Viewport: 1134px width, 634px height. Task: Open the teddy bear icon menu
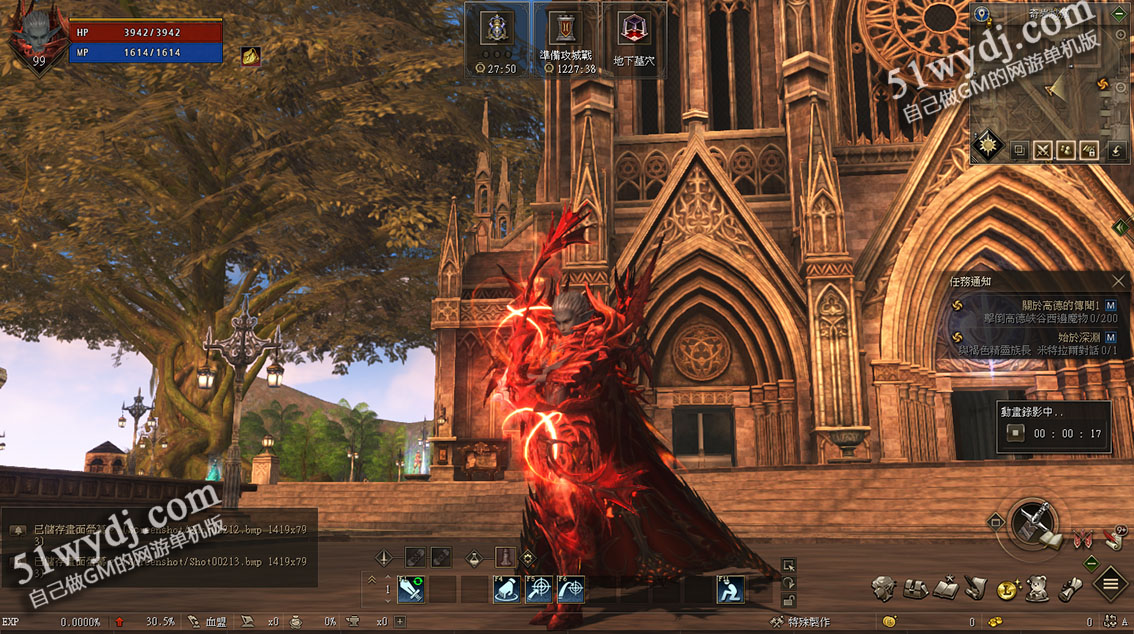click(1037, 589)
